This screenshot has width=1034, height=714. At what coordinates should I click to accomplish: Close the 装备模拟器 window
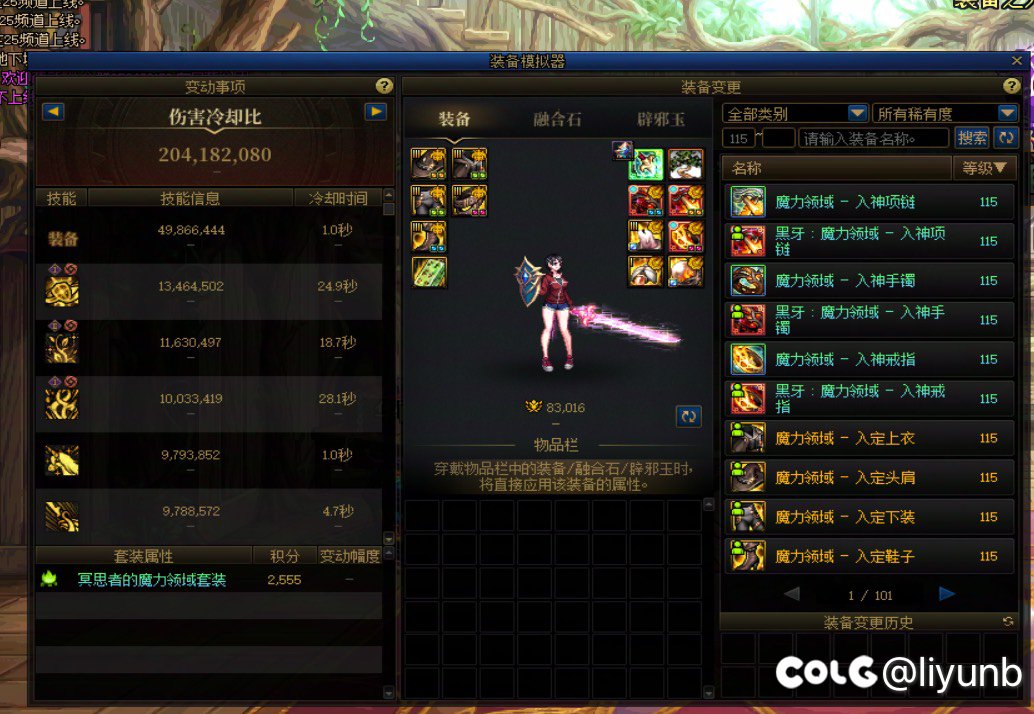pyautogui.click(x=1017, y=61)
